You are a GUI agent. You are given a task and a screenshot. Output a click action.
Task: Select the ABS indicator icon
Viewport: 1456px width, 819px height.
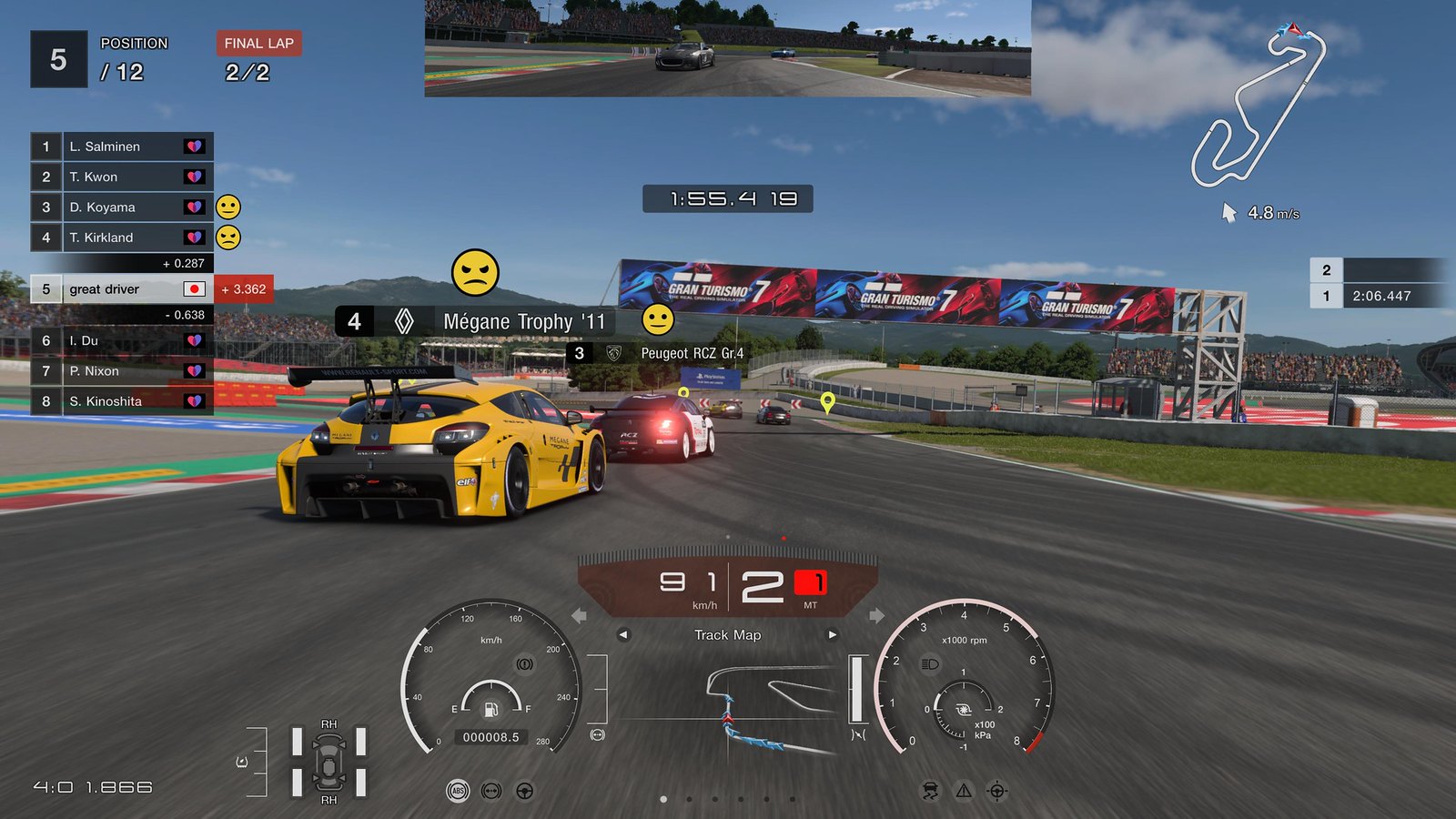pyautogui.click(x=458, y=790)
